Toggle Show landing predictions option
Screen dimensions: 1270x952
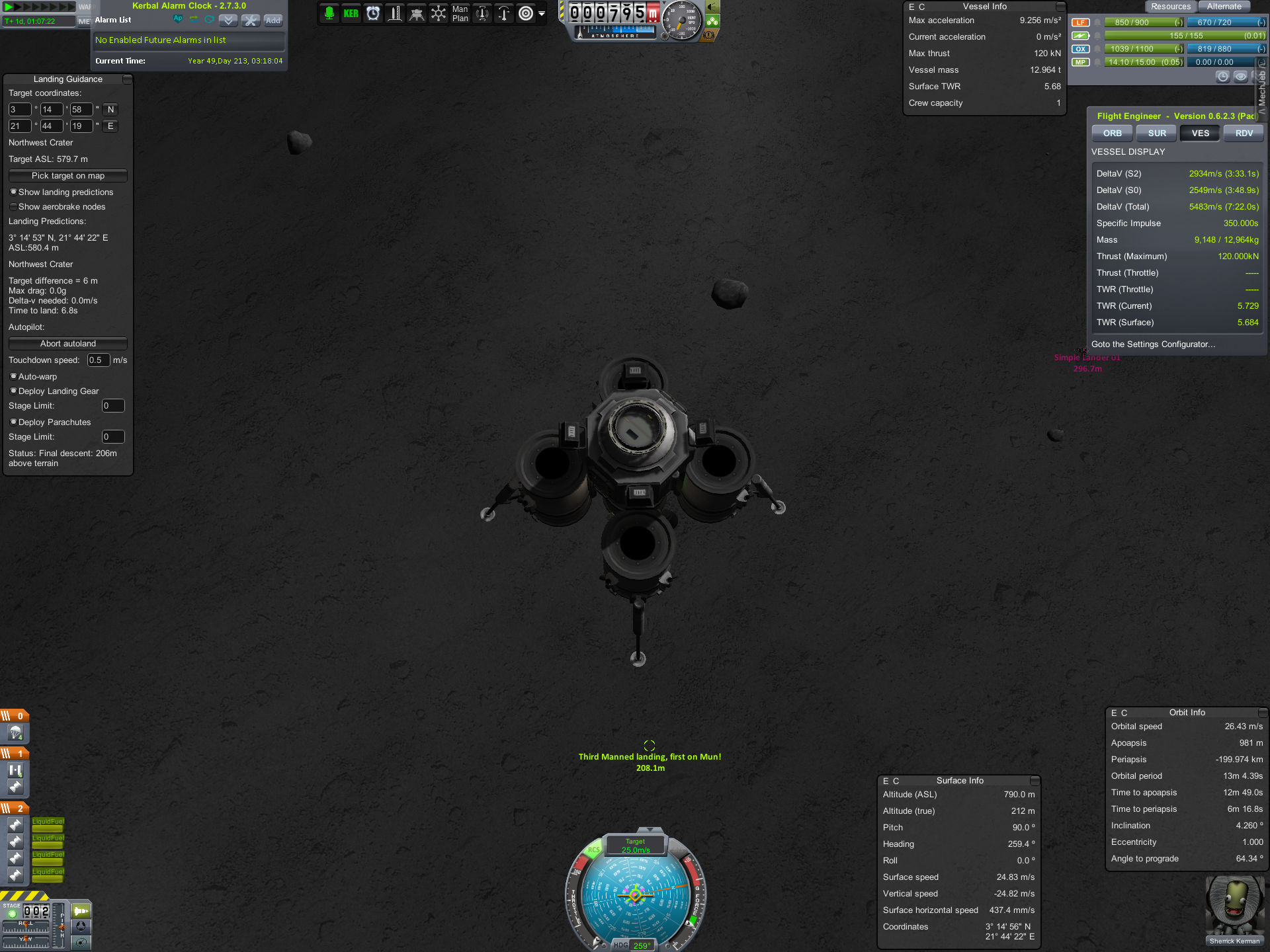point(13,192)
